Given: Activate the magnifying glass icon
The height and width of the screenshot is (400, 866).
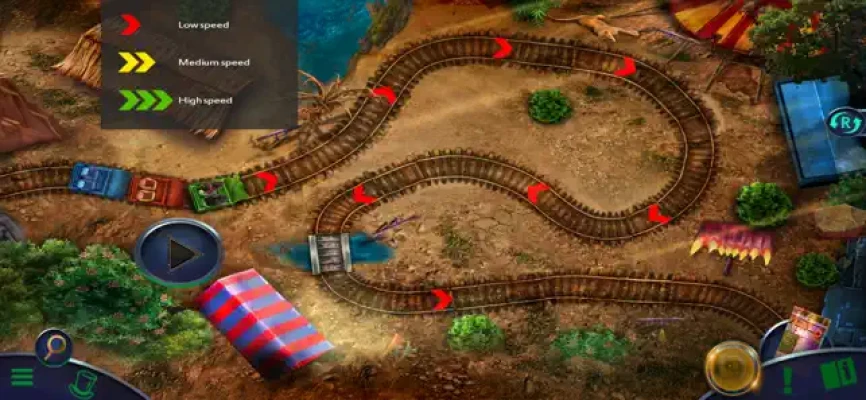Looking at the screenshot, I should (x=53, y=347).
